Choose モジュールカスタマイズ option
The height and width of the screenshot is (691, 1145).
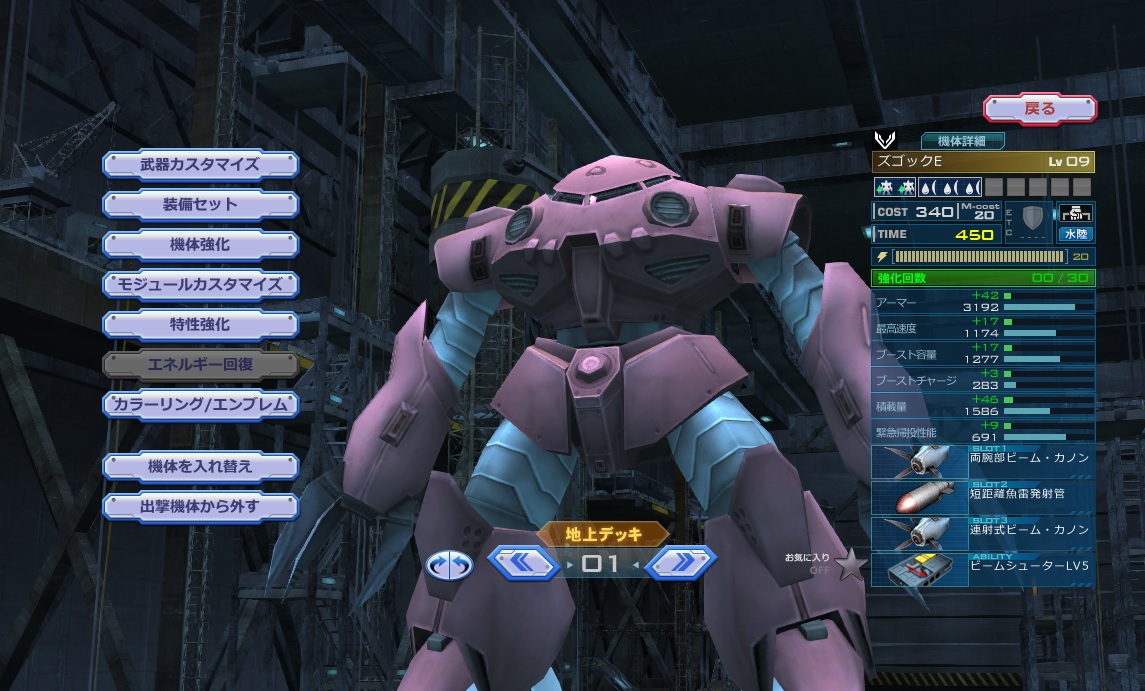click(200, 284)
